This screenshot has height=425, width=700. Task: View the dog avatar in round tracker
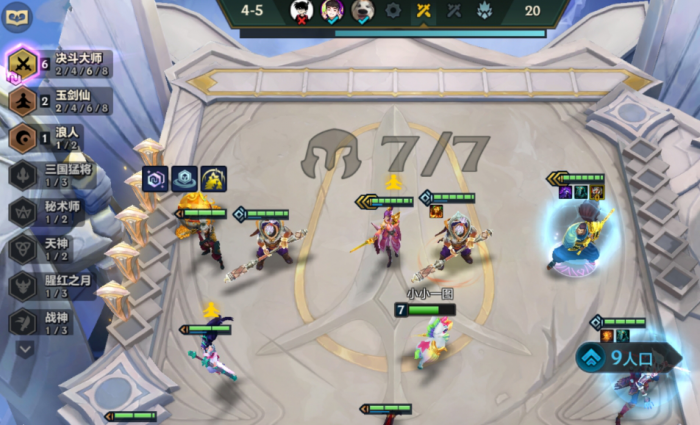362,10
